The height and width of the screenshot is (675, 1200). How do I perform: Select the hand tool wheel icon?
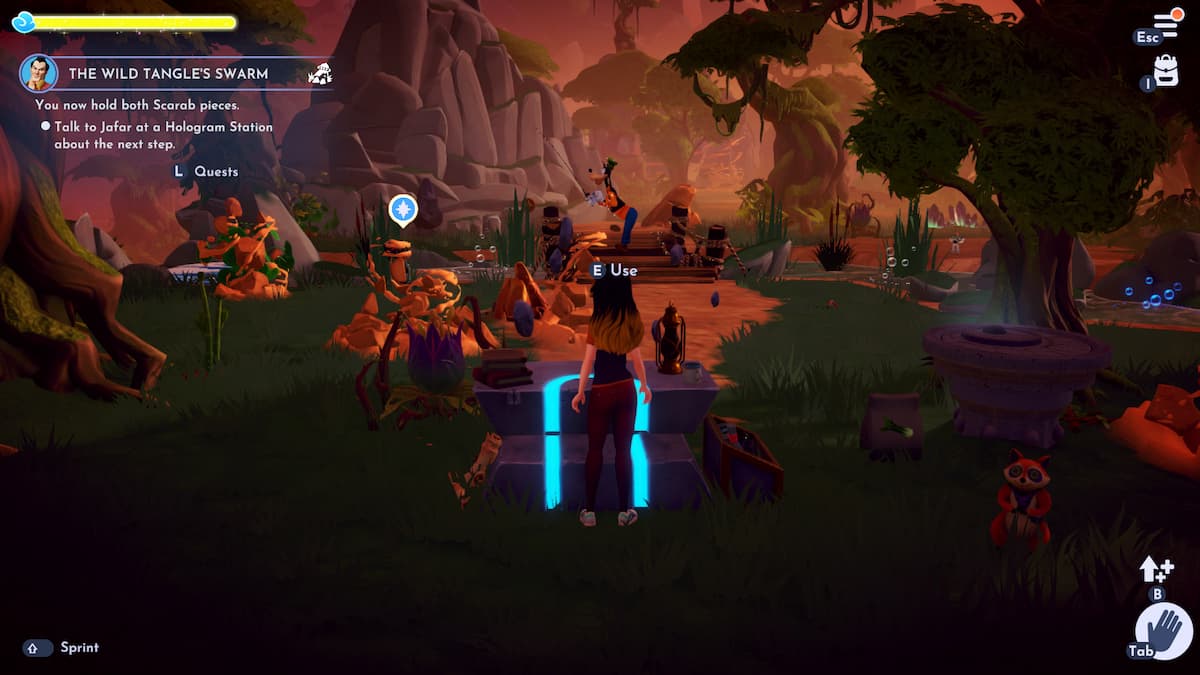(x=1163, y=632)
